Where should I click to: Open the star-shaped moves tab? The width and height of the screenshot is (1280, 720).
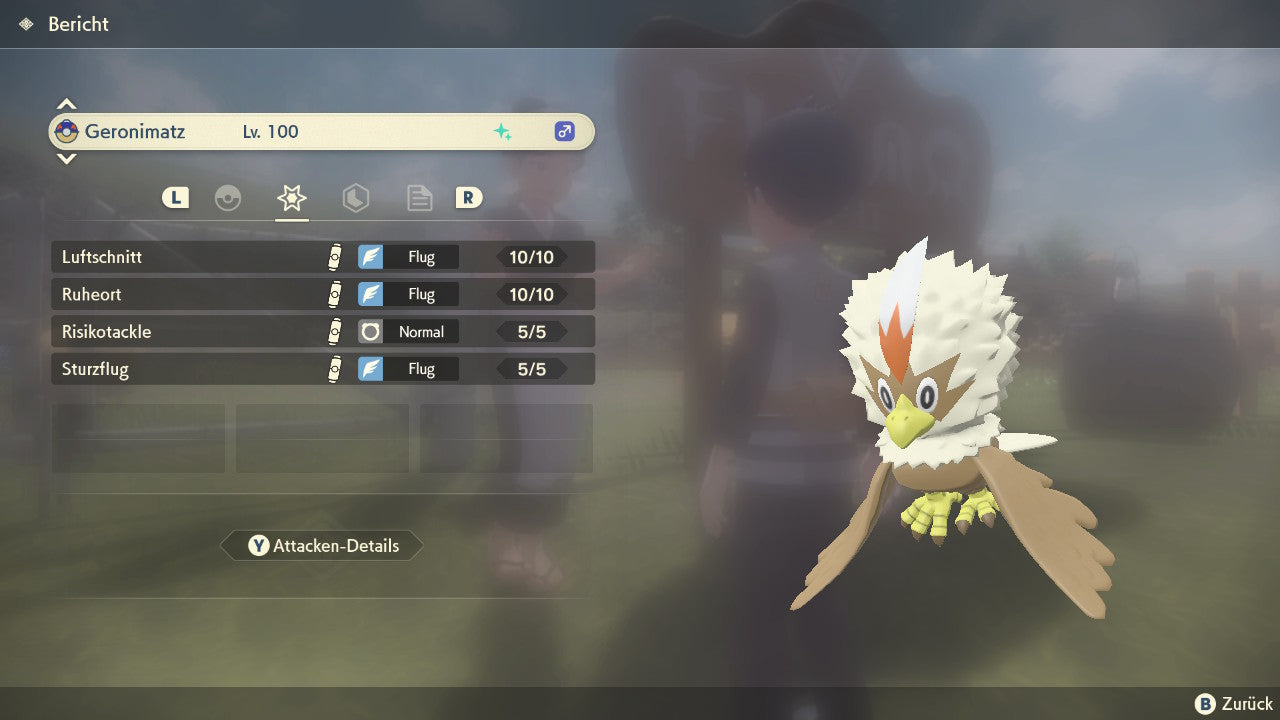[x=292, y=198]
